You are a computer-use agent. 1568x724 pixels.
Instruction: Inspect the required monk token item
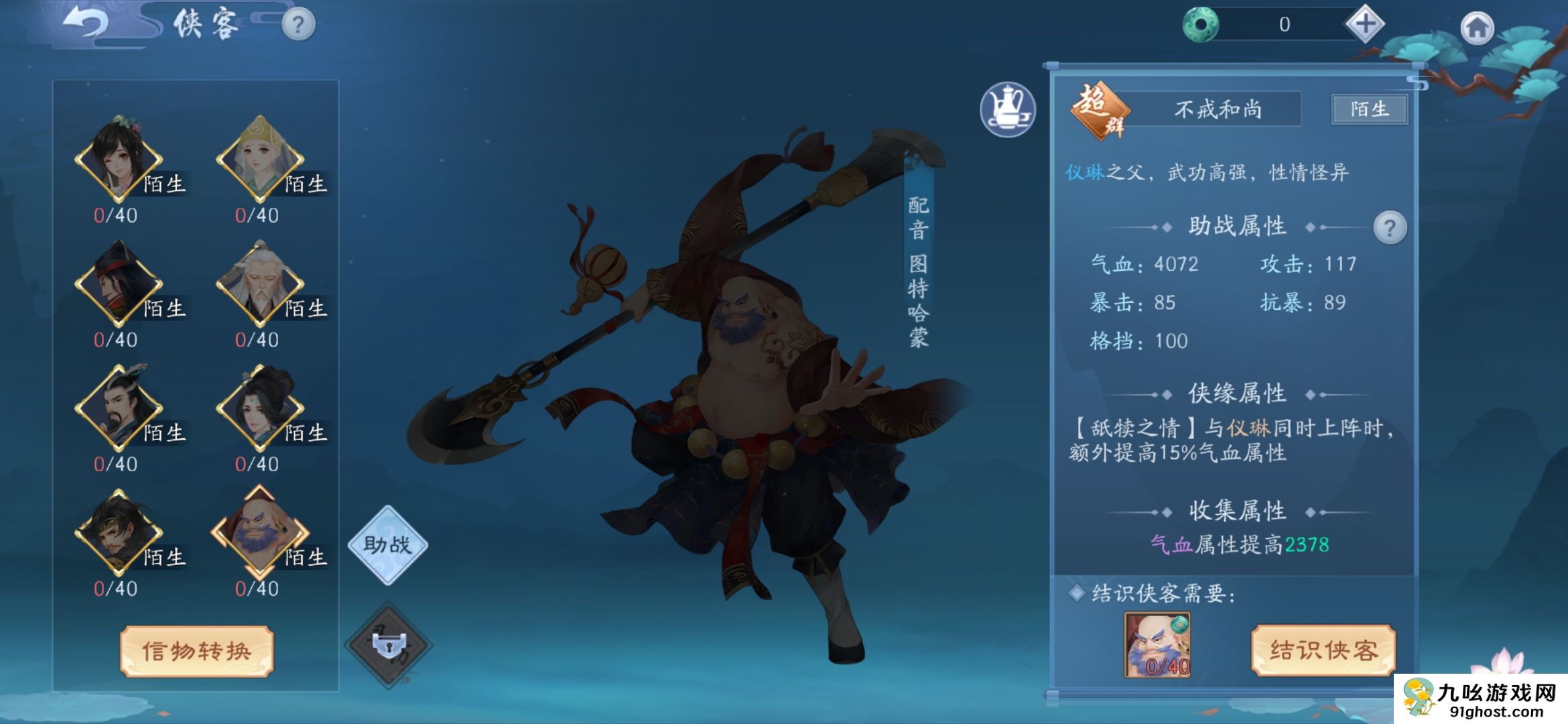coord(1157,645)
